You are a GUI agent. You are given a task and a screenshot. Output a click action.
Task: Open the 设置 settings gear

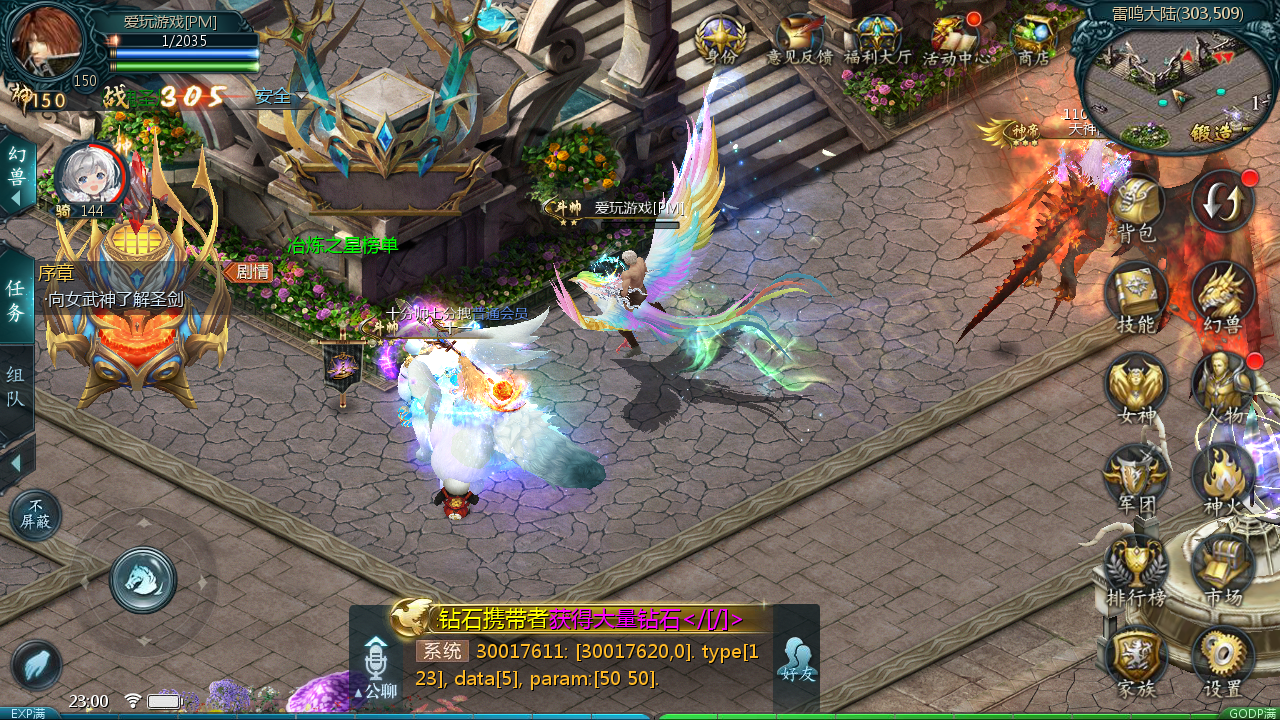pyautogui.click(x=1223, y=658)
